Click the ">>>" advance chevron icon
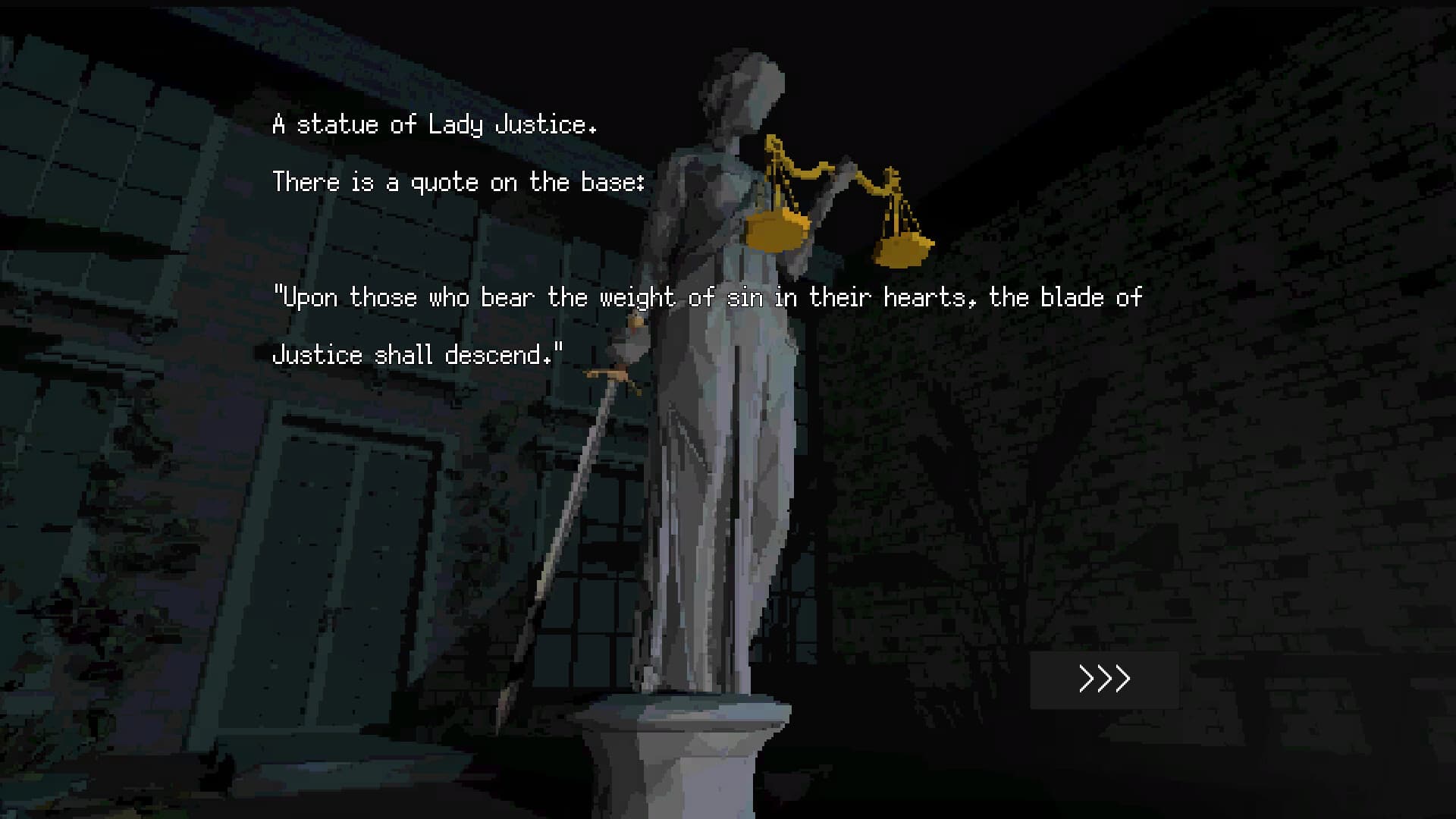Screen dimensions: 1456x819 pyautogui.click(x=1104, y=678)
